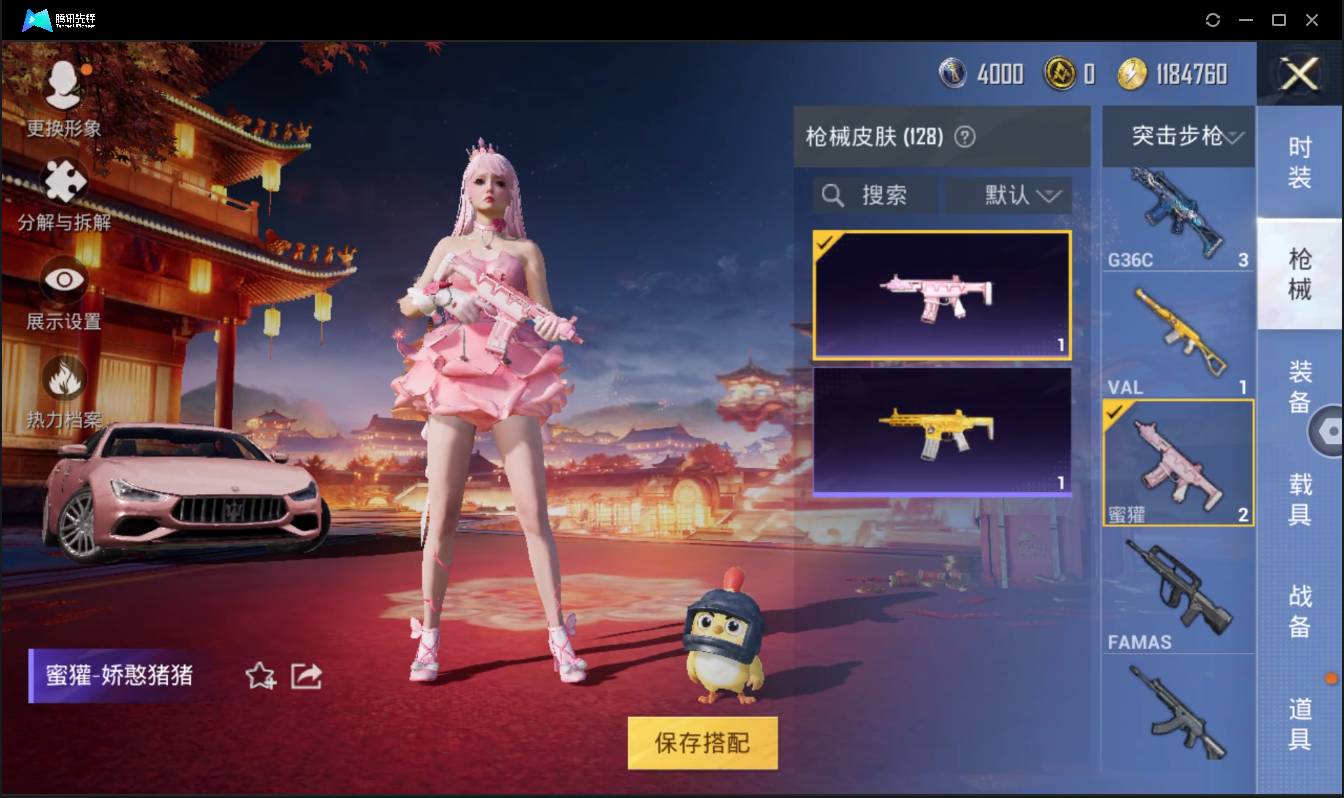Open the search 搜索 field
The width and height of the screenshot is (1344, 798).
point(875,196)
